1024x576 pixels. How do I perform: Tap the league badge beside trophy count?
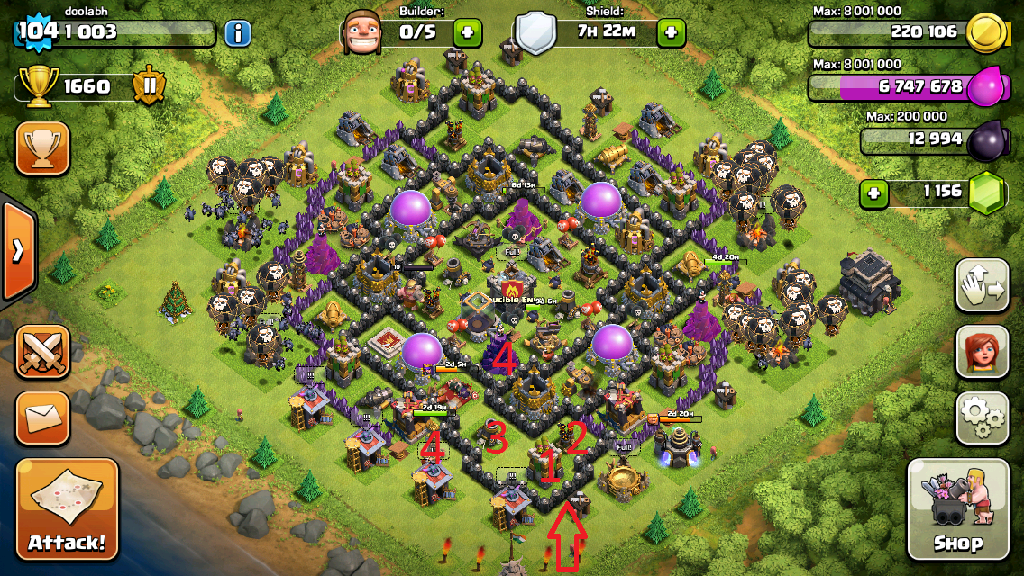pos(149,86)
